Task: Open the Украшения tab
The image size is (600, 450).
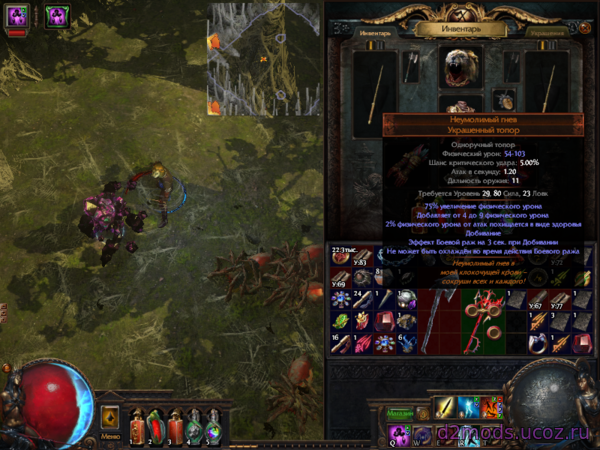Action: click(x=548, y=31)
